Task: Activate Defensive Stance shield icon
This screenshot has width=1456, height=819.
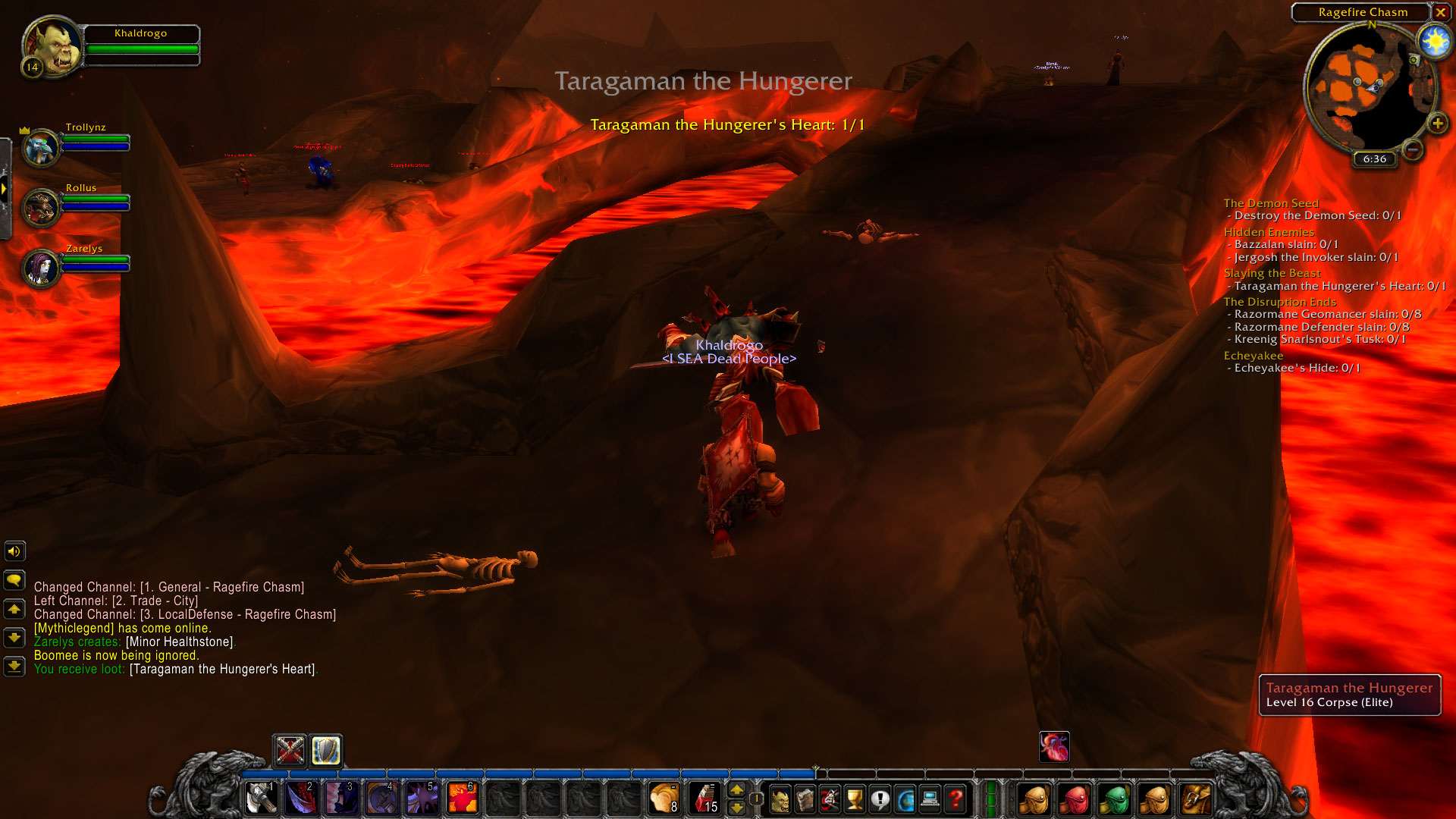Action: point(325,752)
